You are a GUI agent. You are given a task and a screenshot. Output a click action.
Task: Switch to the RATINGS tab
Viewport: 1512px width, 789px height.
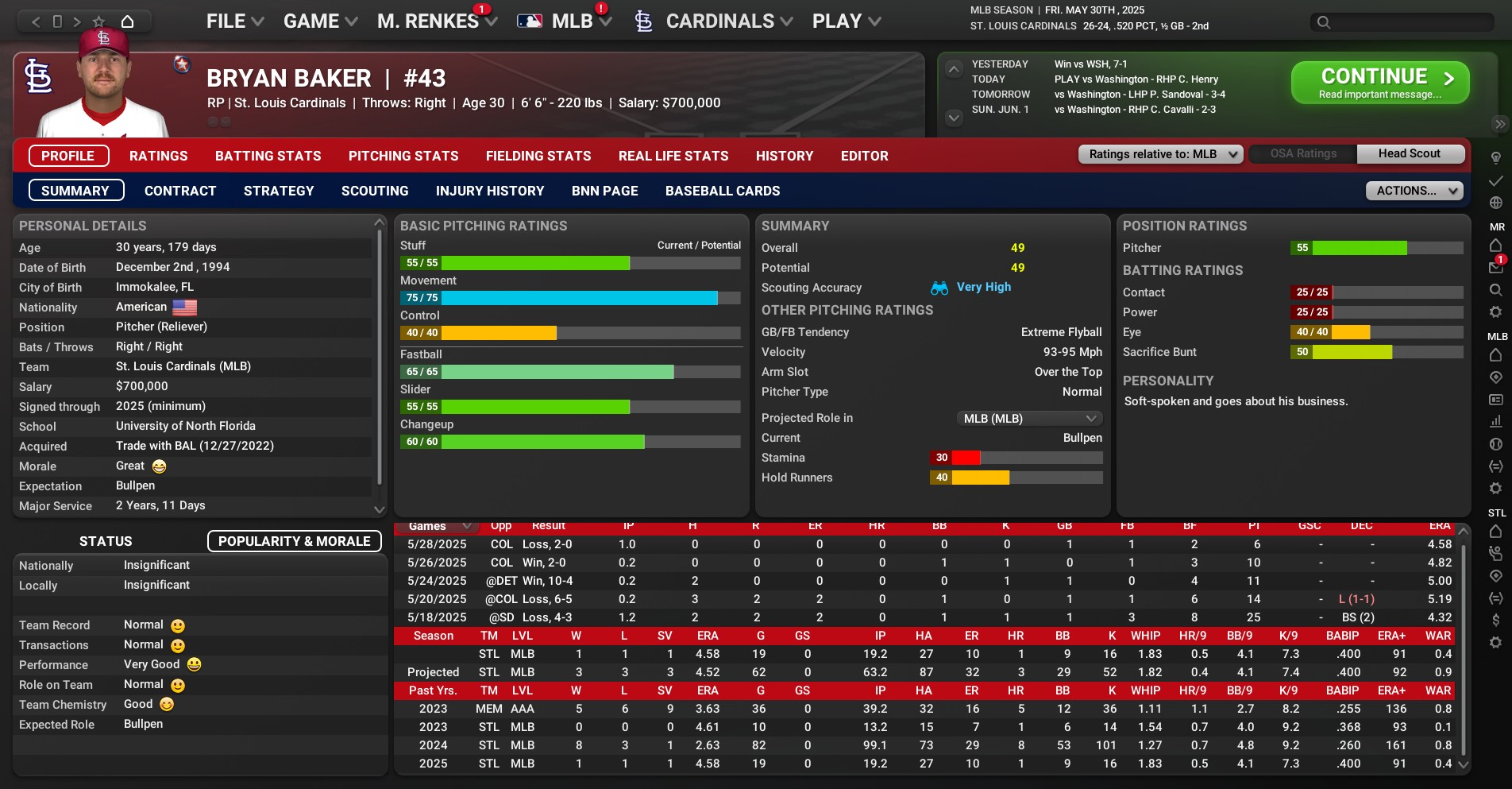(x=159, y=156)
